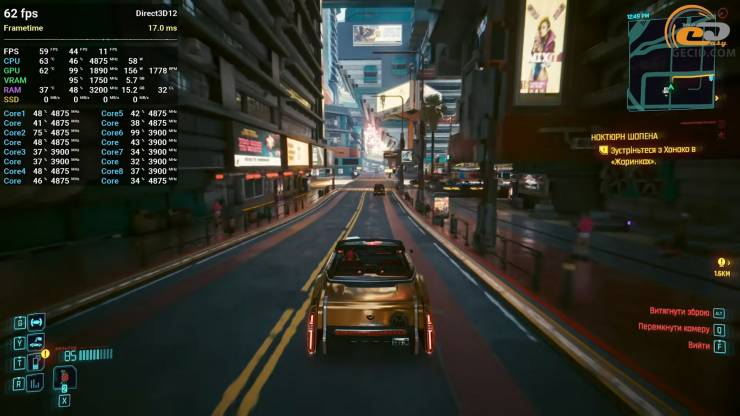Screen dimensions: 740x416
Task: Click the minimap in the corner
Action: [671, 62]
